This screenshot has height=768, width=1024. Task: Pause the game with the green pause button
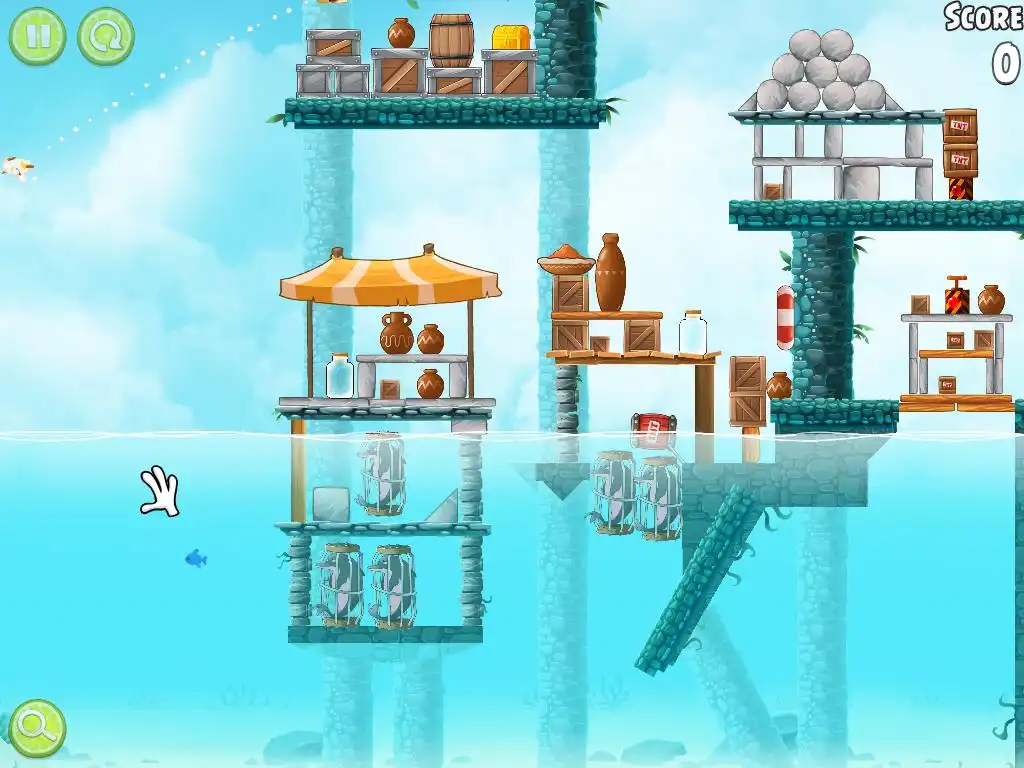[38, 36]
